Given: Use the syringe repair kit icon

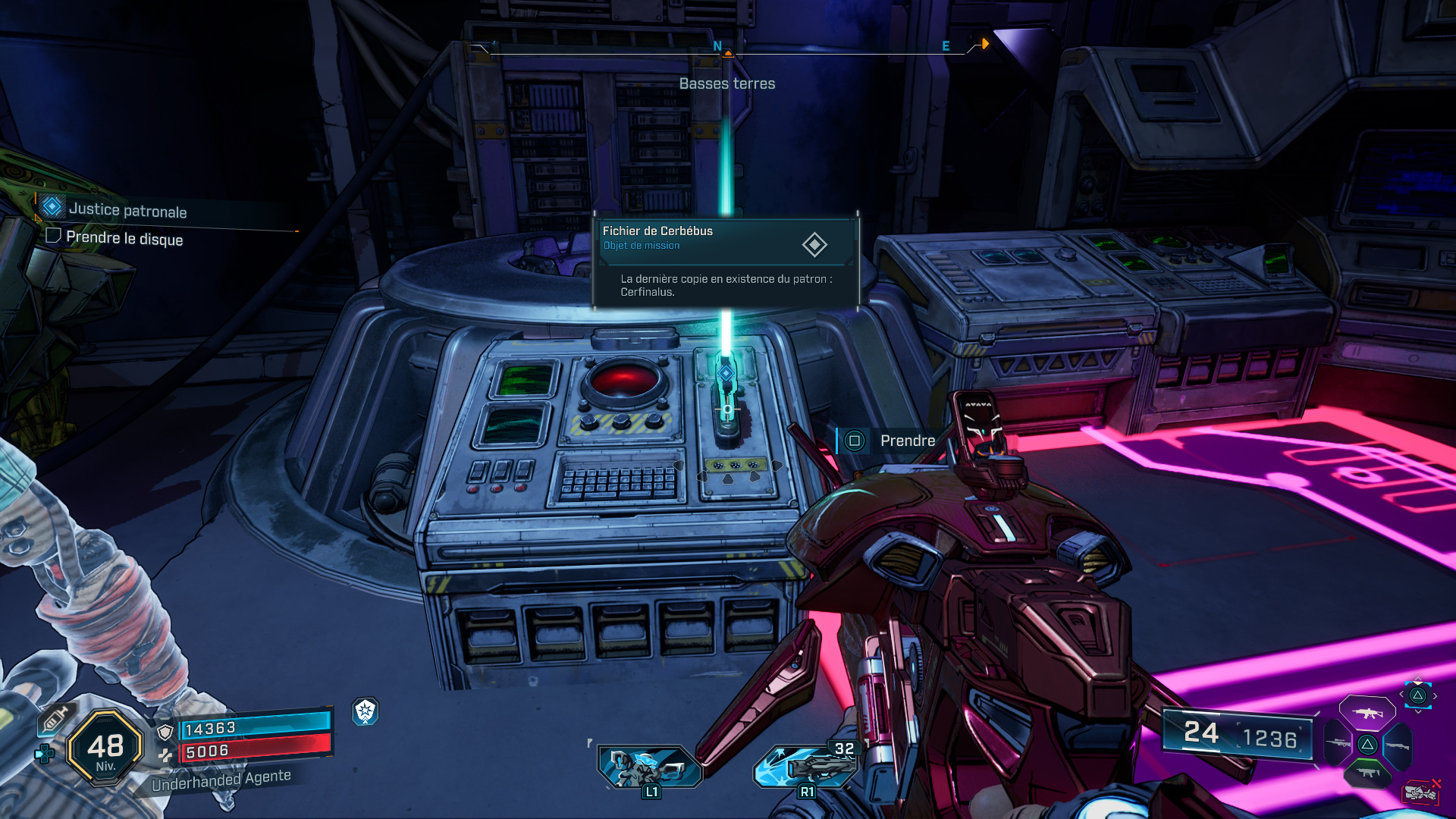Looking at the screenshot, I should 55,718.
